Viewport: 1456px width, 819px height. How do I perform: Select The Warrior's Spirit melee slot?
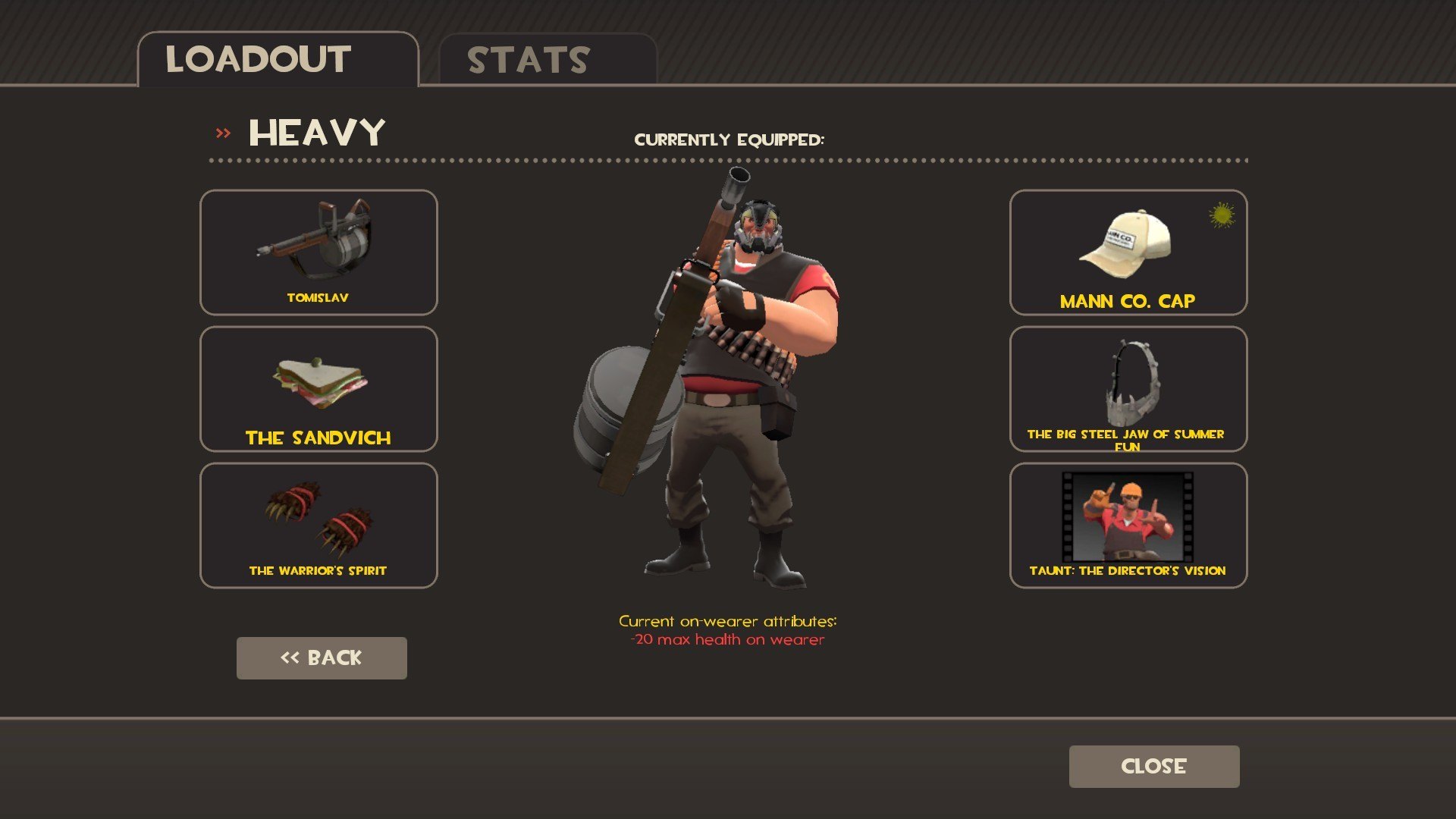[x=318, y=525]
